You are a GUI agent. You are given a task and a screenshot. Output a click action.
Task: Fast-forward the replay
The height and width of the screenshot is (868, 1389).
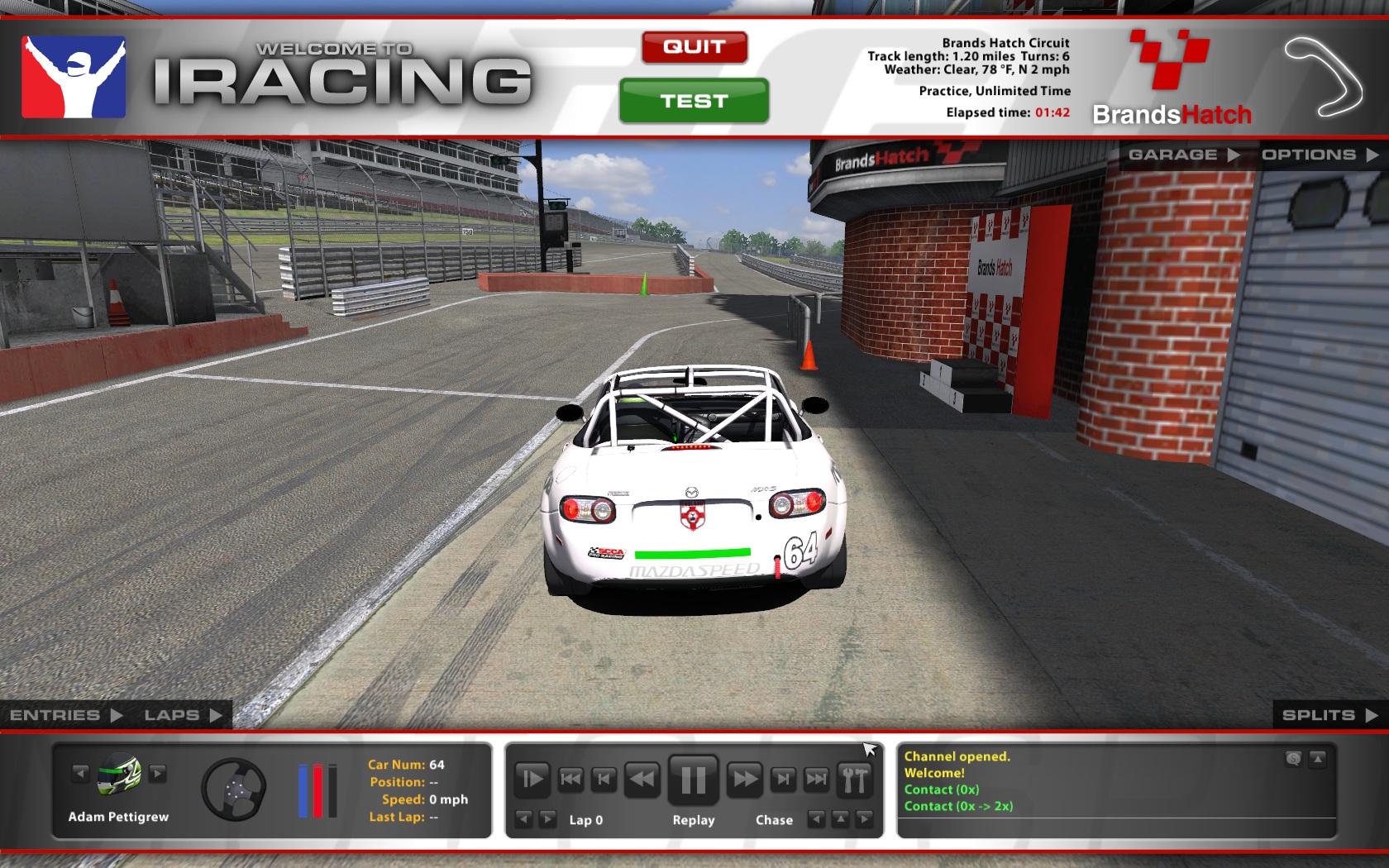click(x=745, y=779)
